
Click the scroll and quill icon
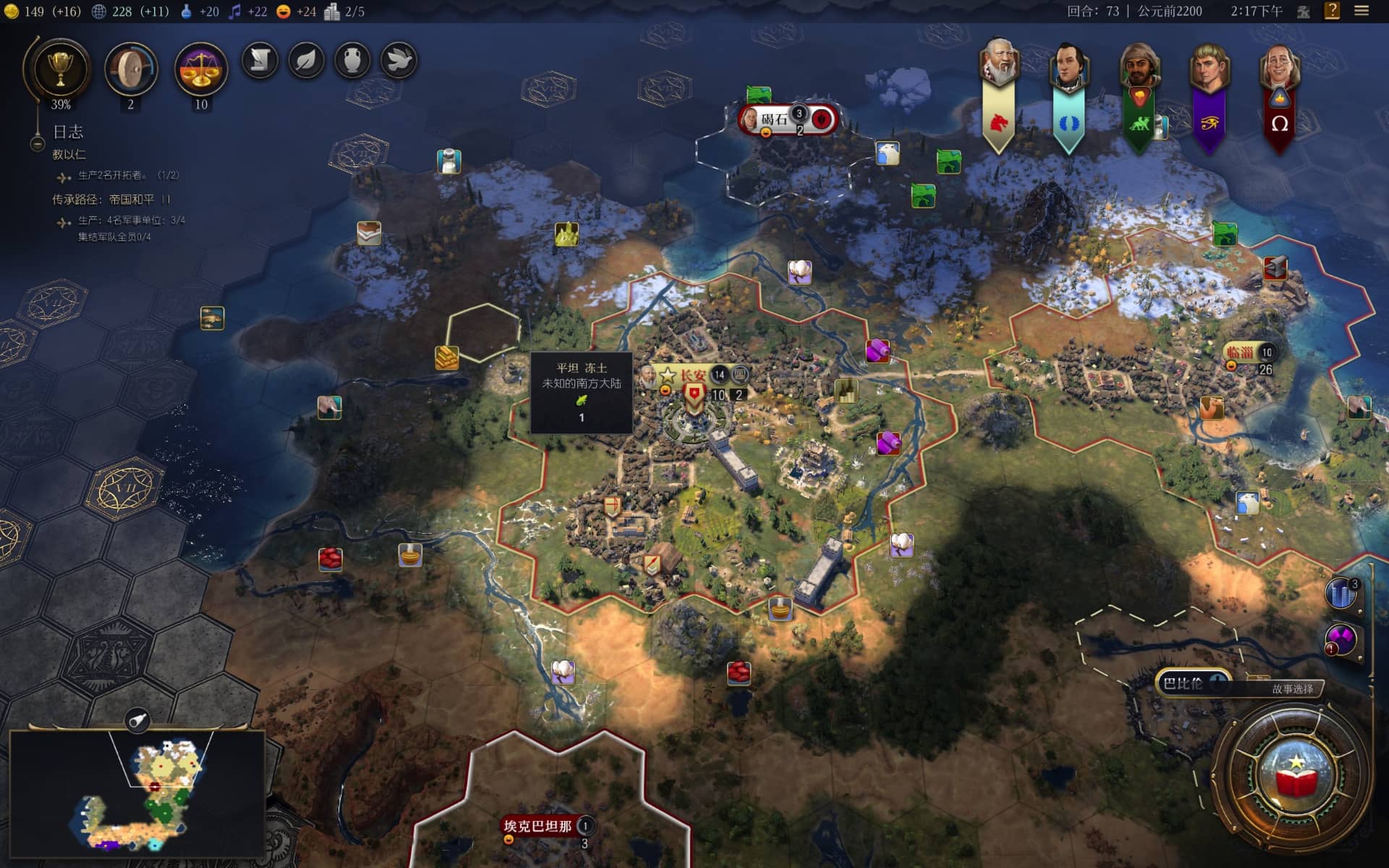click(260, 61)
